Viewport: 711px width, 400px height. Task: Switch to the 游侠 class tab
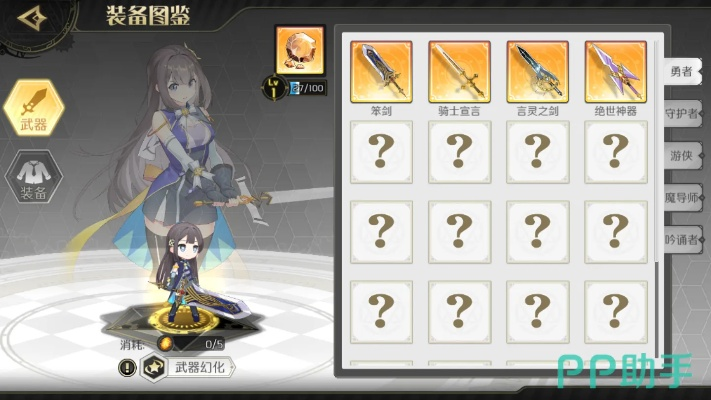(x=684, y=155)
